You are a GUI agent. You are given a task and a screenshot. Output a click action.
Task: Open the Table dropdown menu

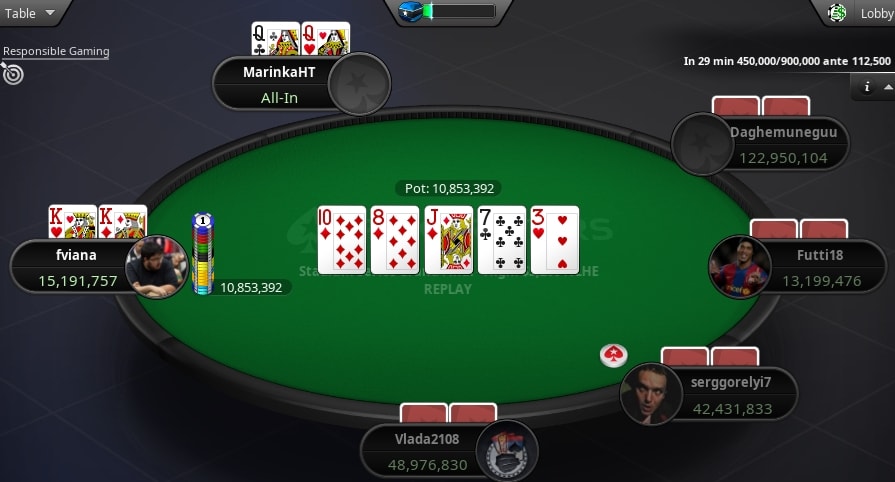pos(30,13)
